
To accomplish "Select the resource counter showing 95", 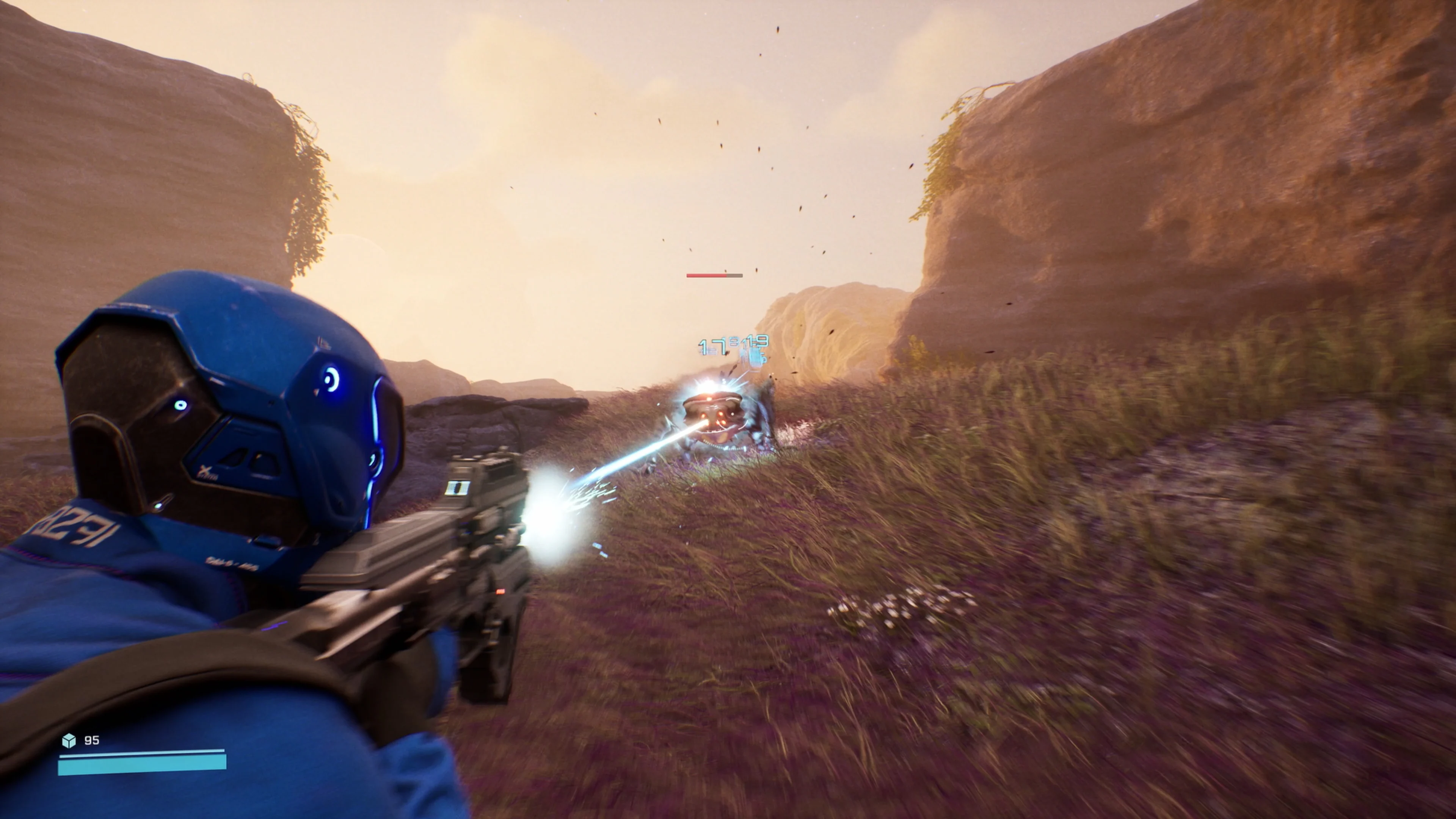I will point(93,740).
